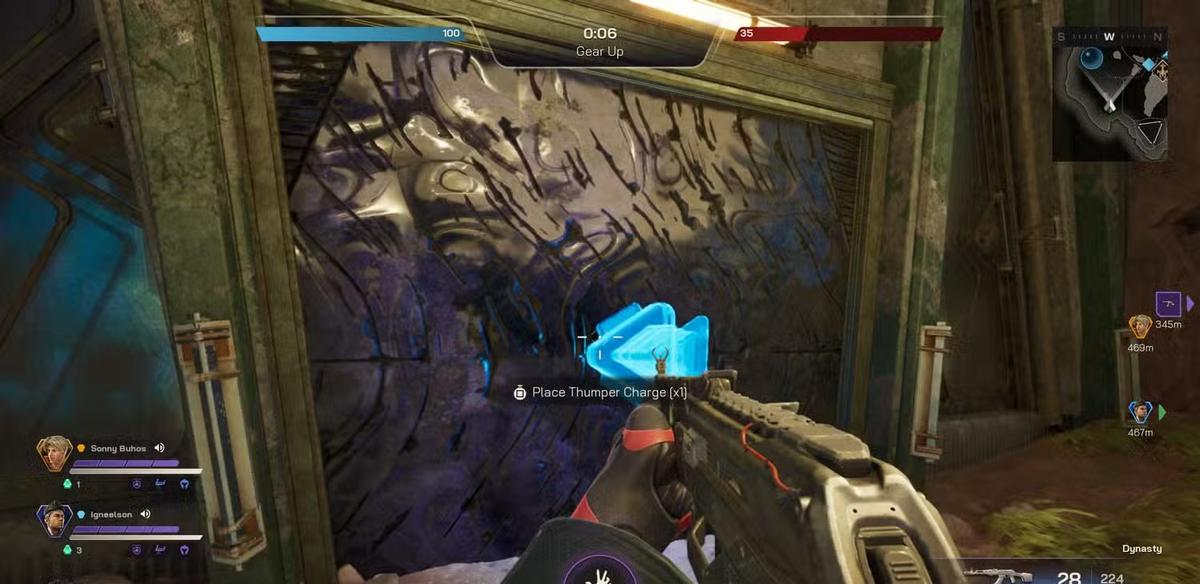Click the teammate marker showing 469m

1140,326
